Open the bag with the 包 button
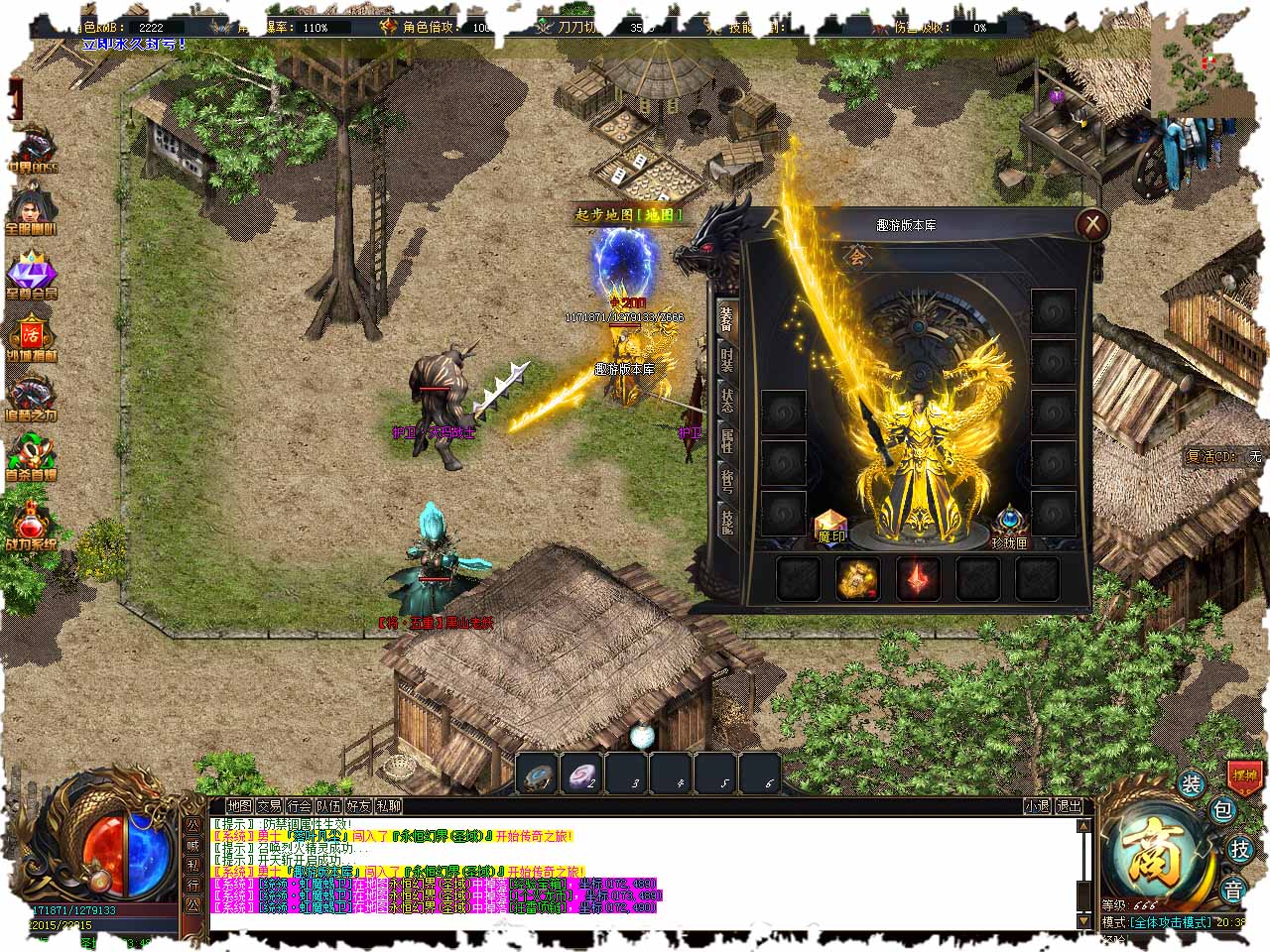This screenshot has height=952, width=1270. 1222,810
